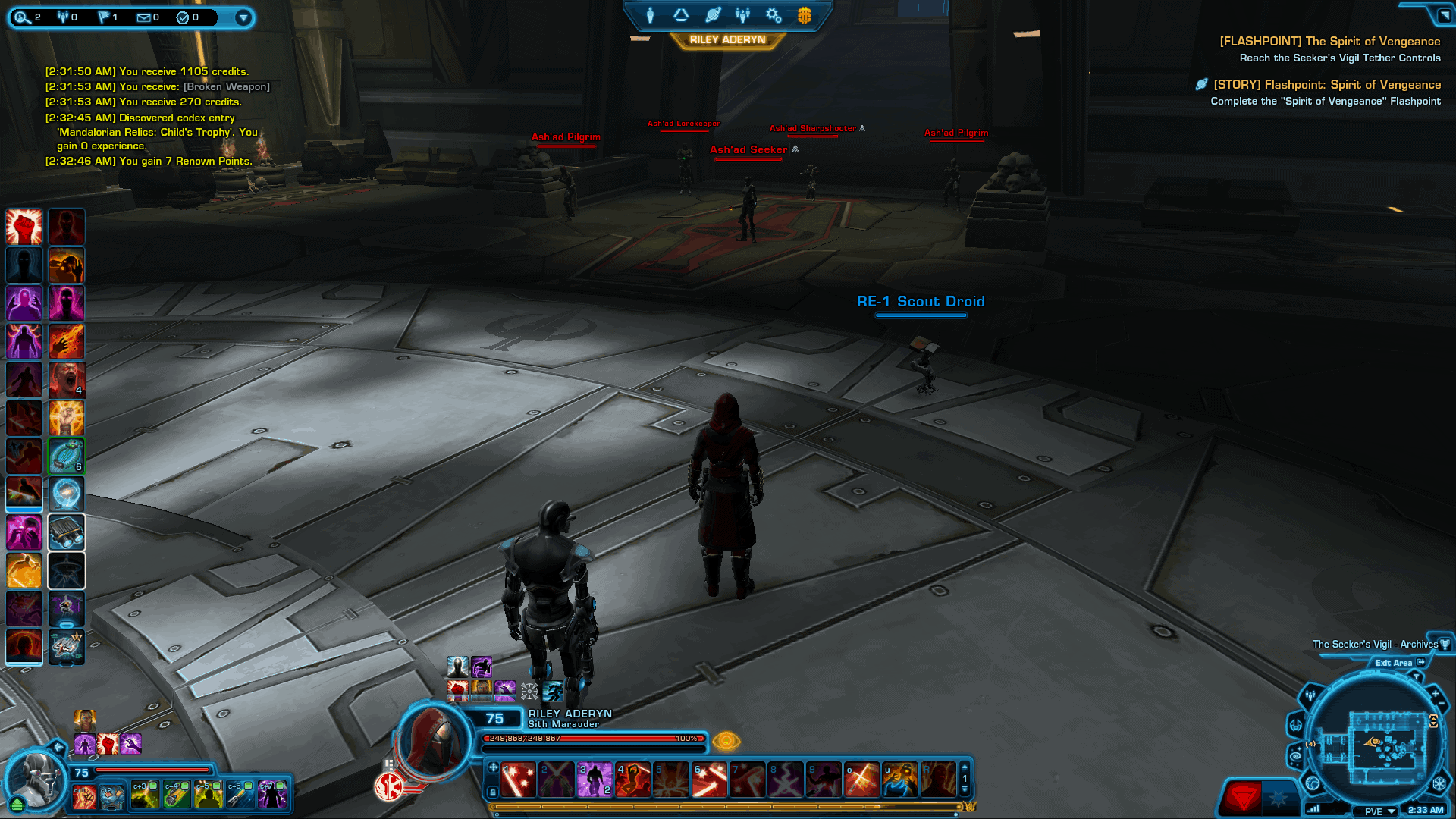Viewport: 1456px width, 819px height.
Task: Open the mail envelope icon showing zero messages
Action: coord(143,17)
